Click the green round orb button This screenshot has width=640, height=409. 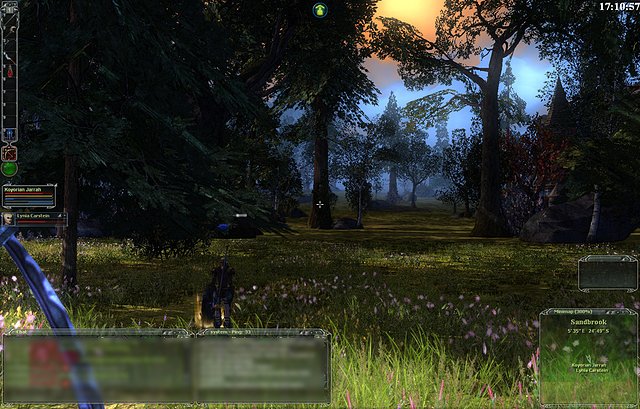[10, 169]
